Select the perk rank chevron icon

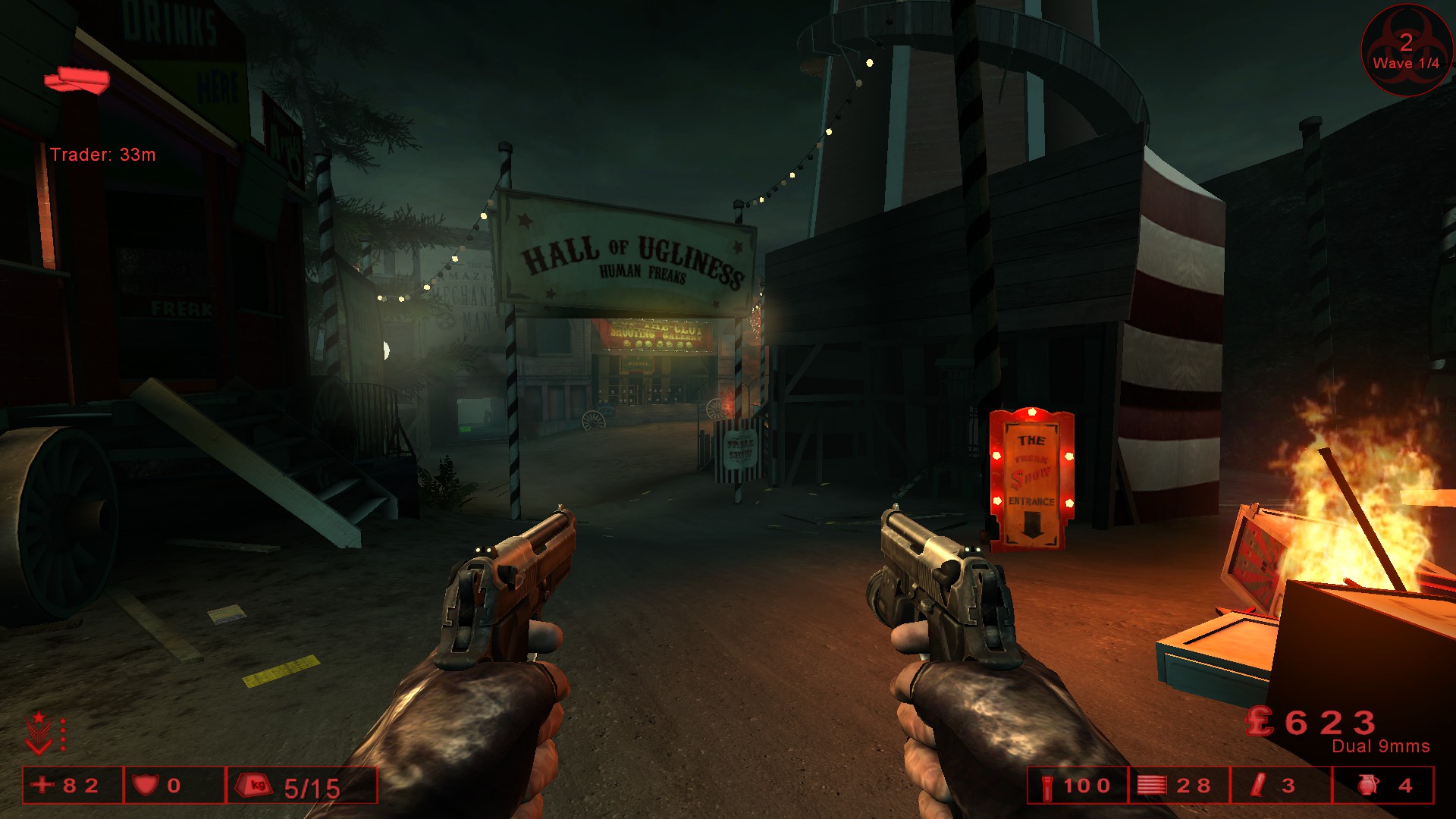click(x=39, y=733)
